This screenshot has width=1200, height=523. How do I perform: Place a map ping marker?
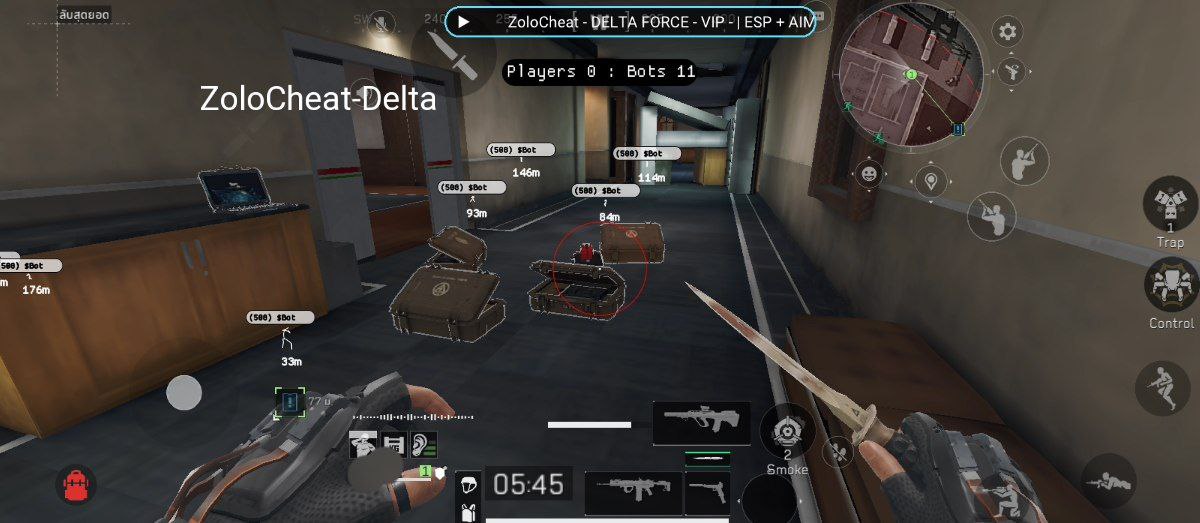point(932,182)
